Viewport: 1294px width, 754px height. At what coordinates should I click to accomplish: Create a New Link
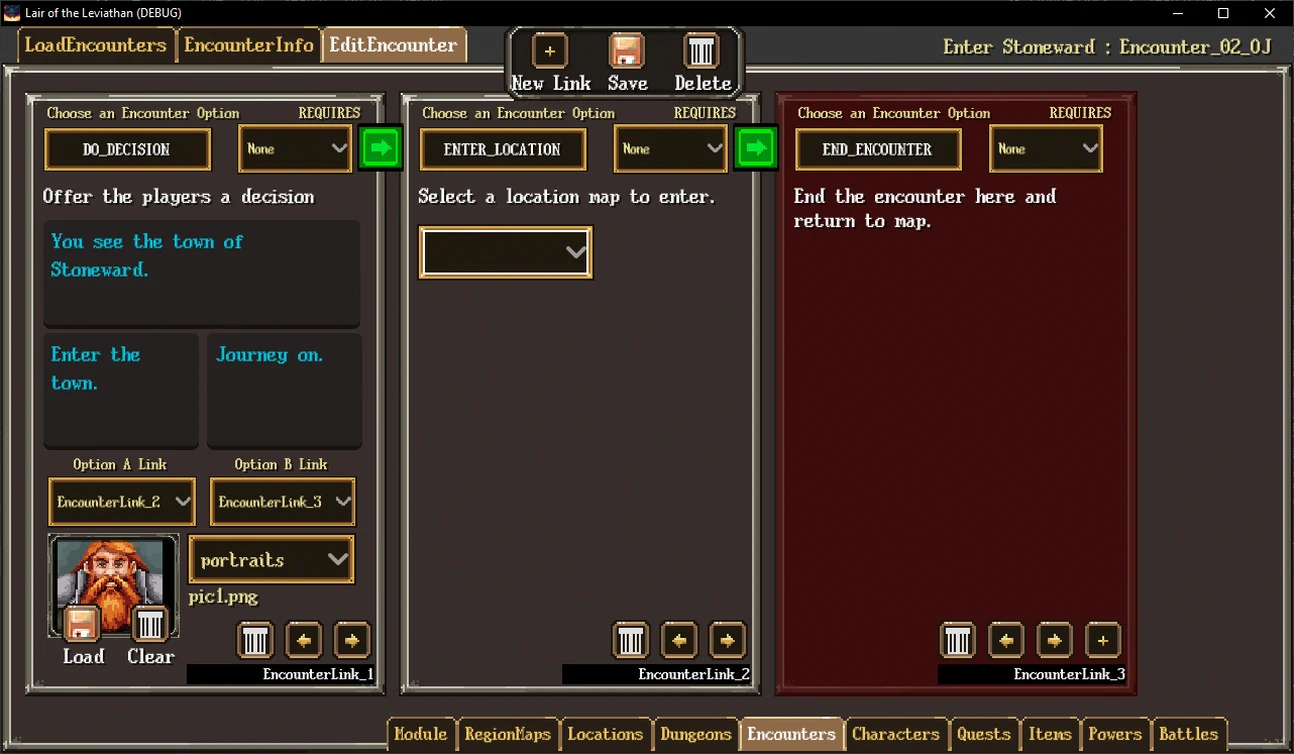[x=549, y=51]
